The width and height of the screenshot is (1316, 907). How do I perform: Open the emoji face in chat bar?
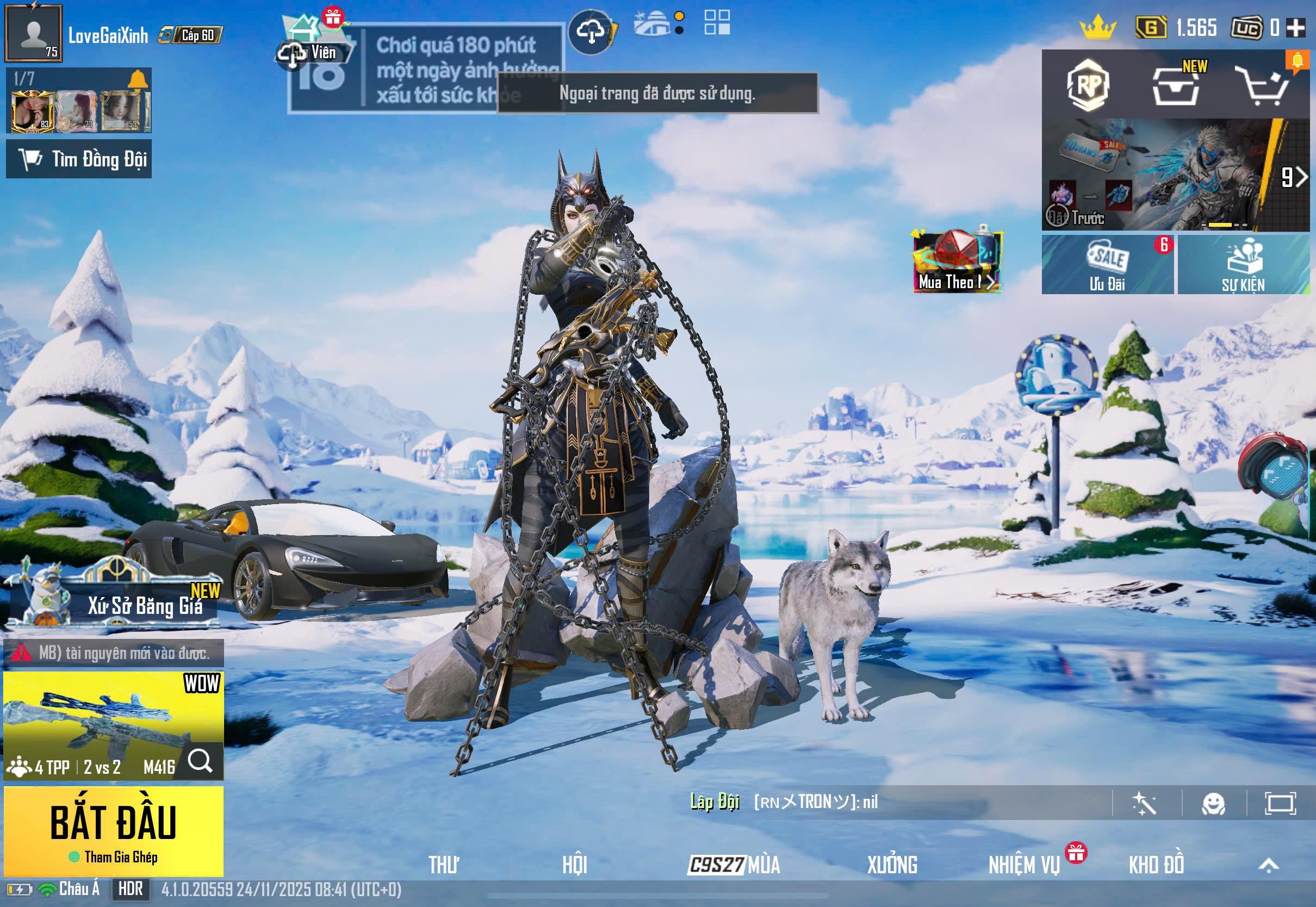click(x=1213, y=804)
